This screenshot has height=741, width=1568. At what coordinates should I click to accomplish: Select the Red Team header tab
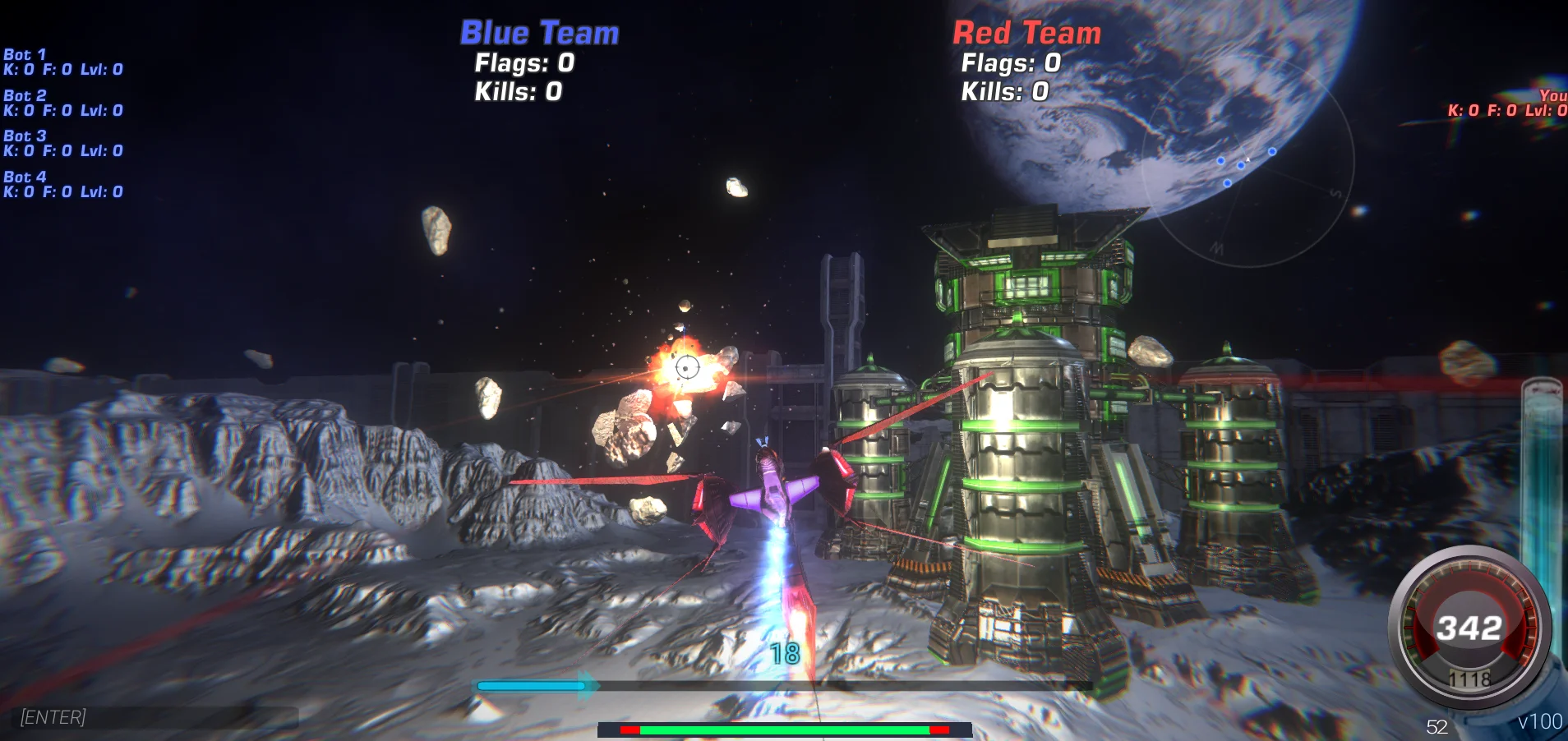pyautogui.click(x=1026, y=33)
